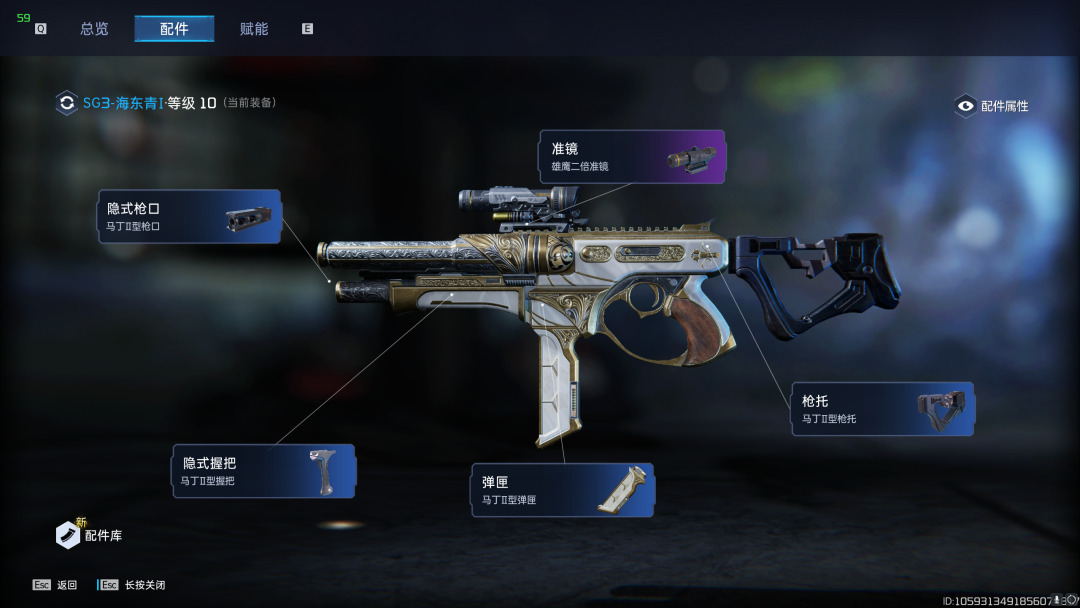
Task: Click the weapon swap icon beside SG3-海东青
Action: [x=67, y=102]
